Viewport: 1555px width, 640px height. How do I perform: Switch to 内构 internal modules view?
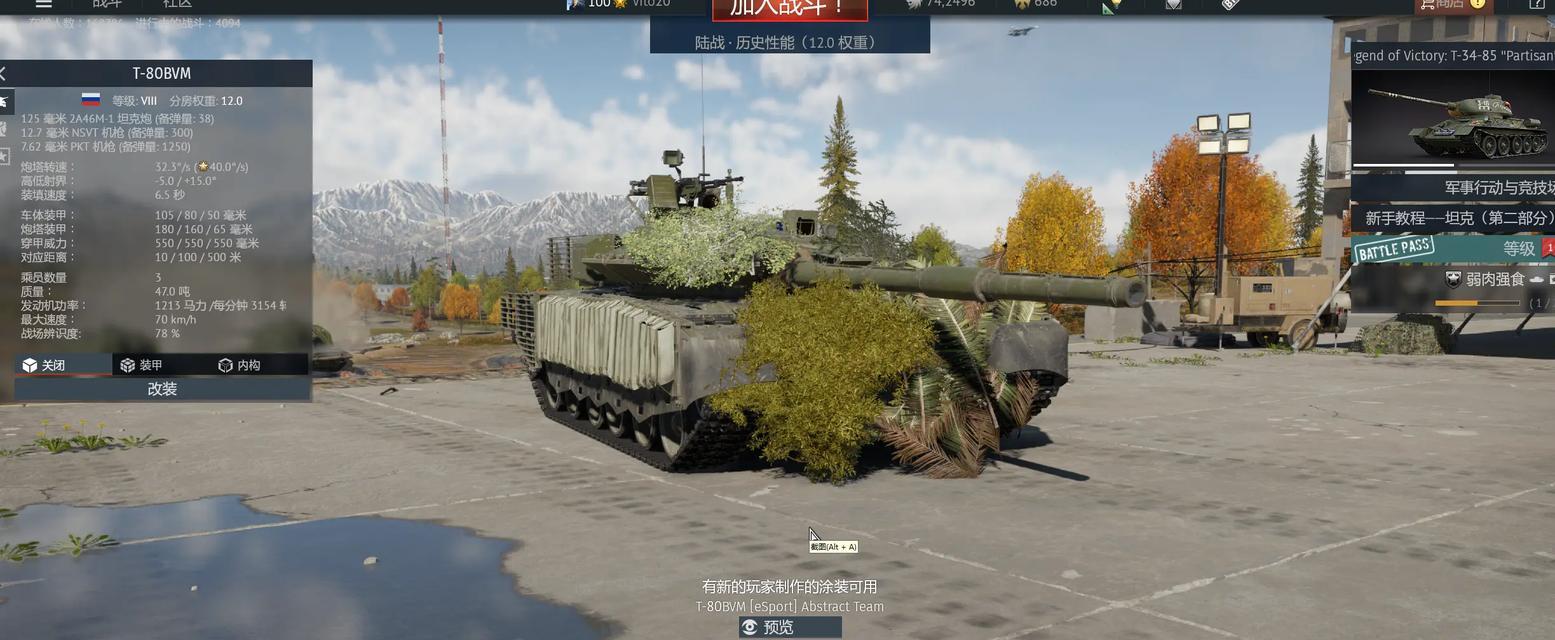tap(240, 365)
